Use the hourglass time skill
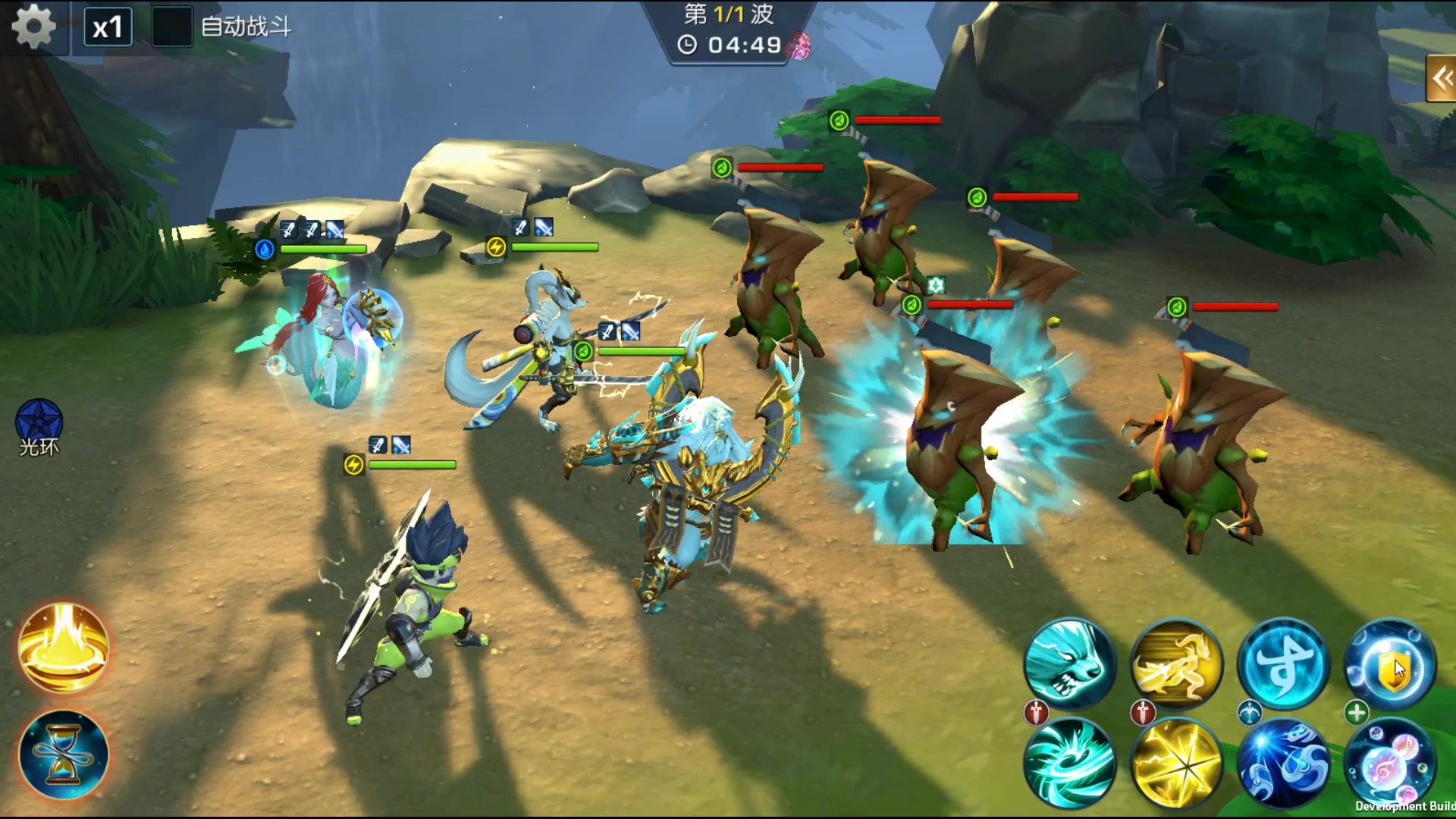The height and width of the screenshot is (819, 1456). pyautogui.click(x=64, y=755)
